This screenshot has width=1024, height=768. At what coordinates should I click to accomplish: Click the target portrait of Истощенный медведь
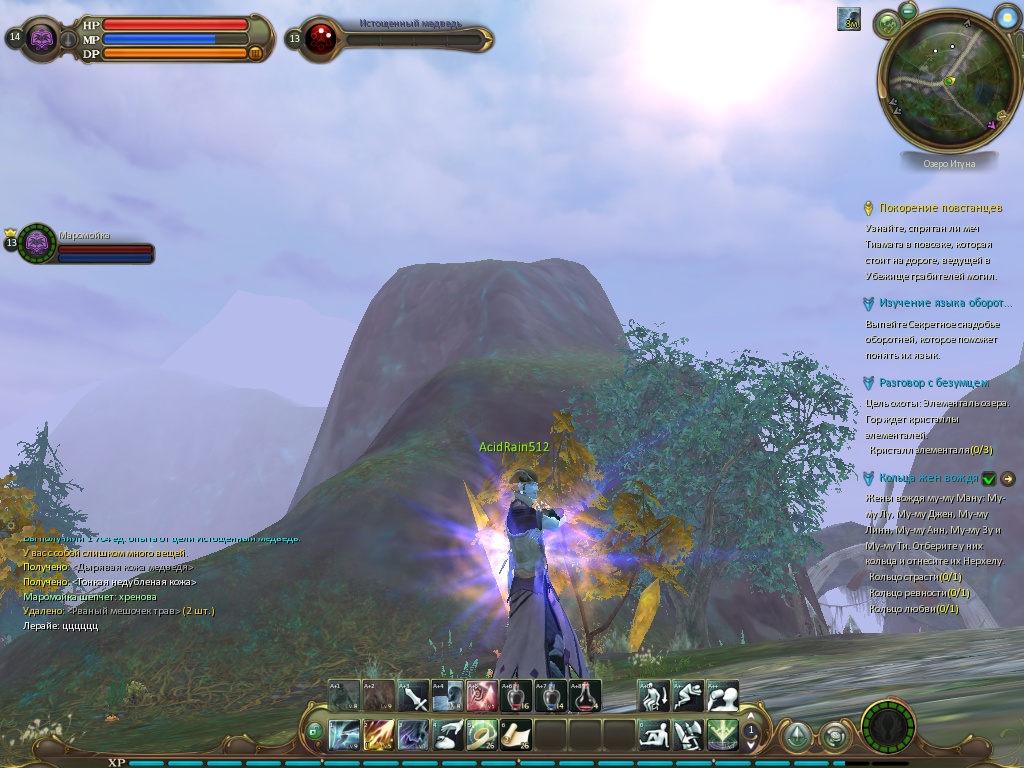320,38
